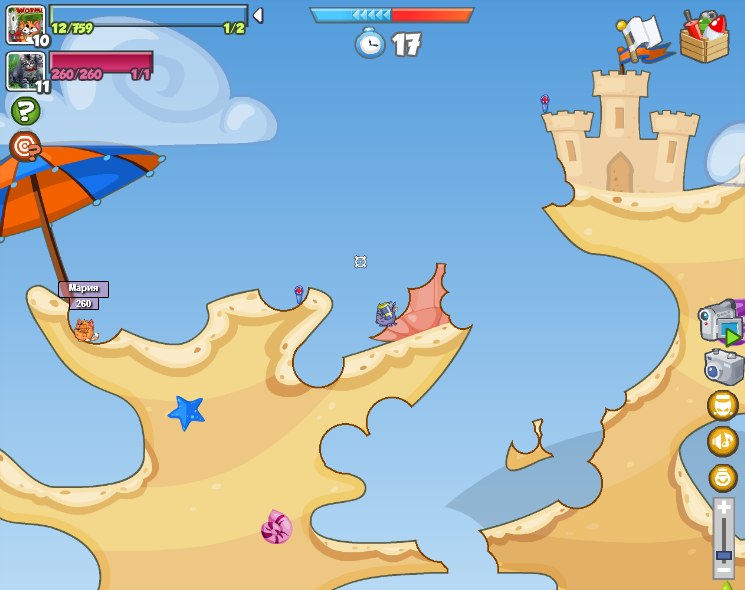Take a screenshot with the photo camera
Image resolution: width=745 pixels, height=590 pixels.
pos(723,367)
